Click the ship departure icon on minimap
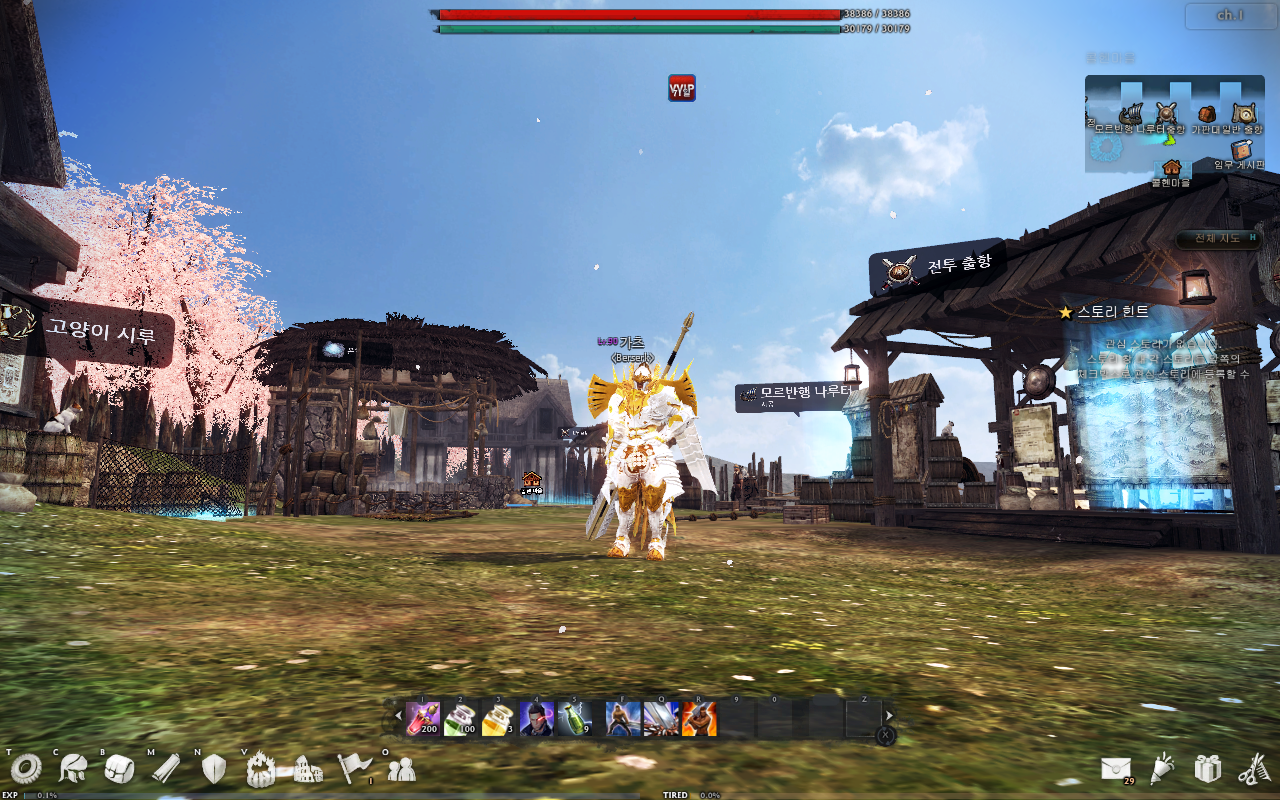The image size is (1280, 800). (x=1132, y=113)
